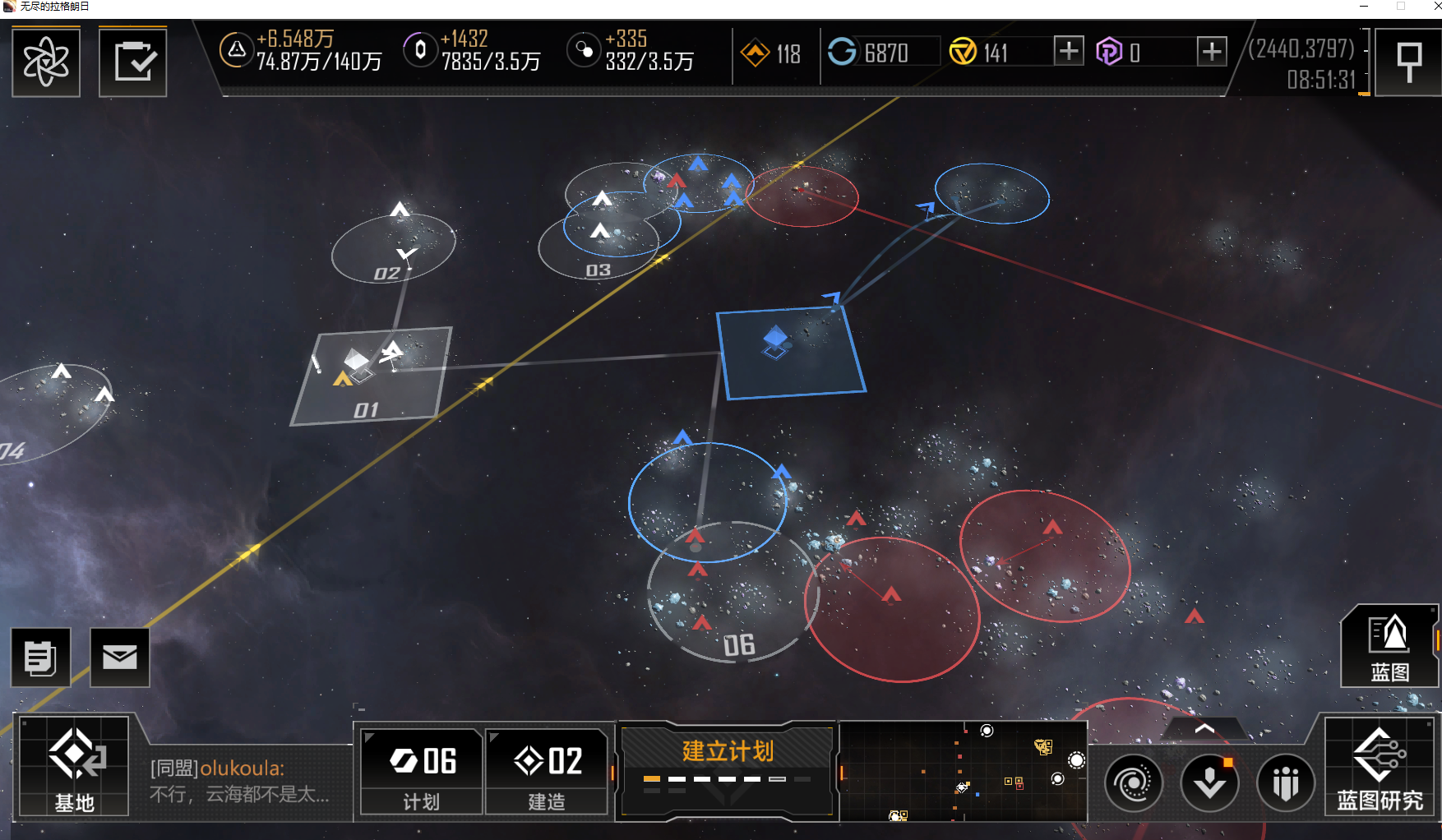This screenshot has height=840, width=1442.
Task: Open alliance chat message from olukoula
Action: (x=239, y=781)
